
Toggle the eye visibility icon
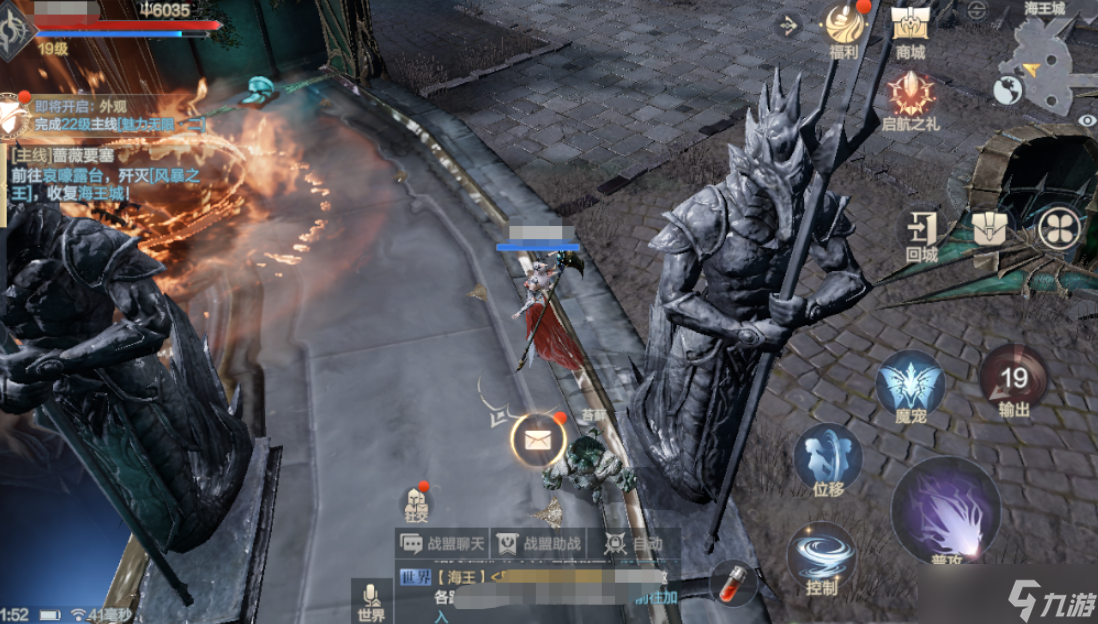point(1087,120)
